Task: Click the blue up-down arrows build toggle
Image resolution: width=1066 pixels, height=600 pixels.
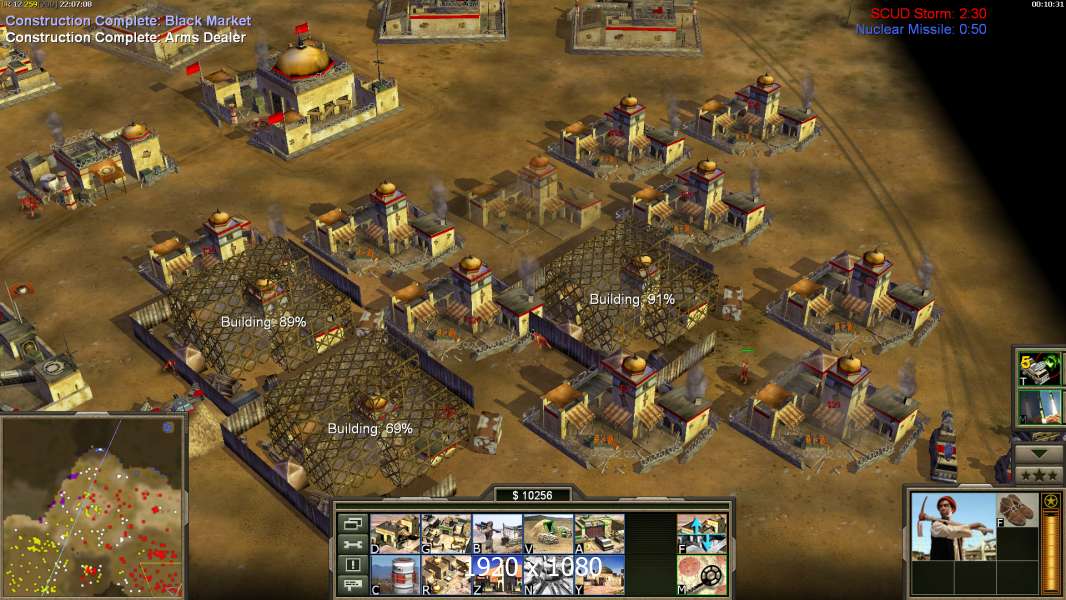Action: pyautogui.click(x=702, y=533)
